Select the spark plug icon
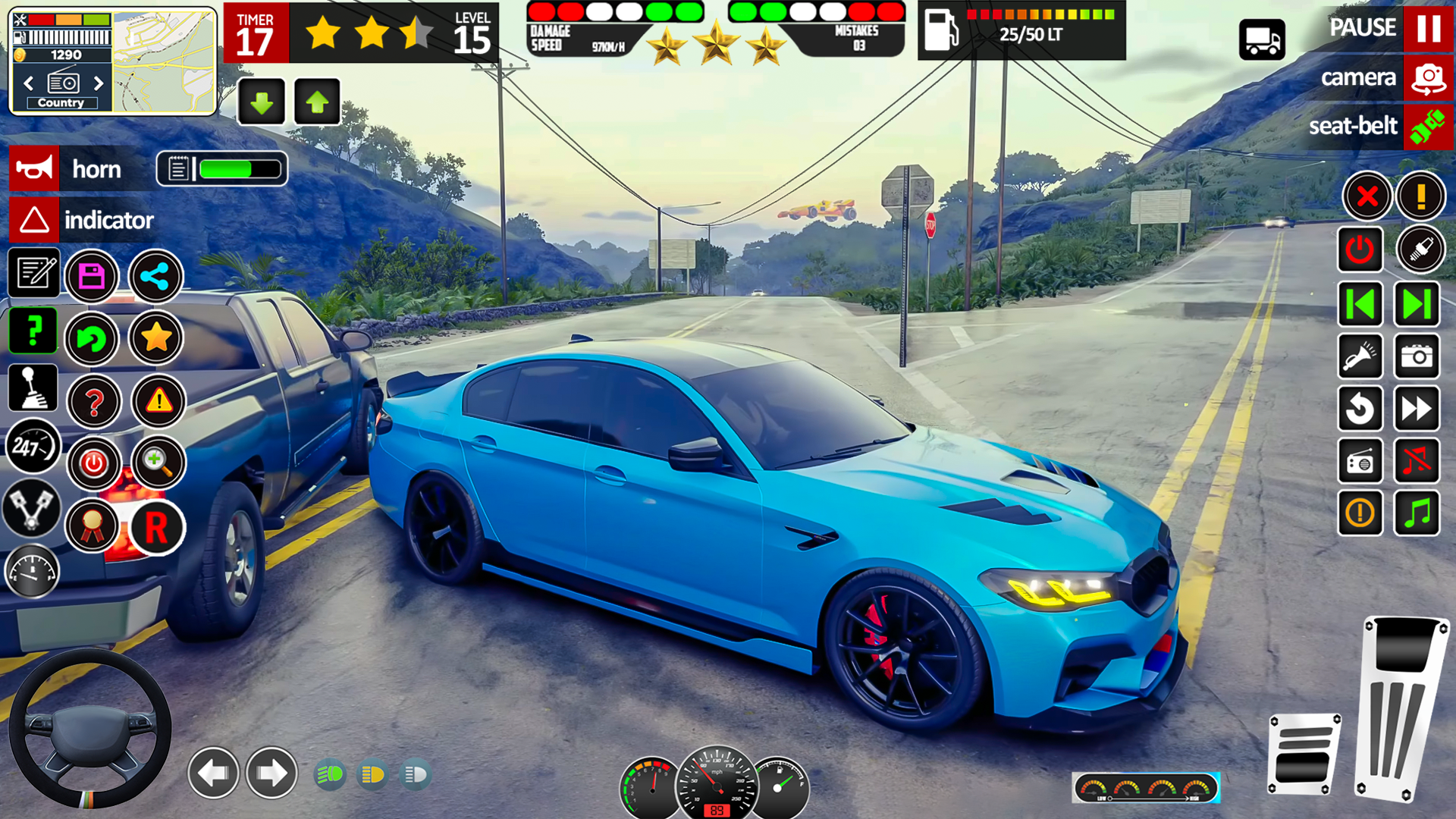Screen dimensions: 1456x819 coord(1421,249)
